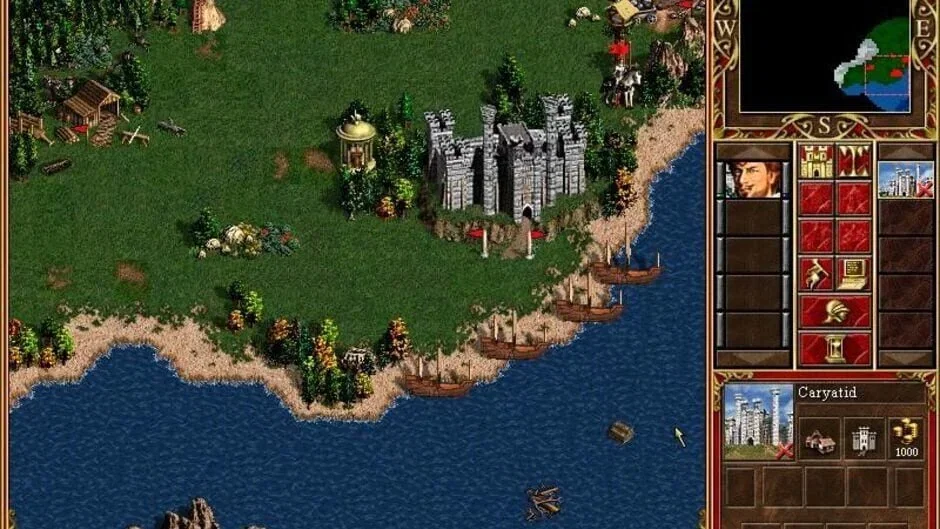
Task: Open System Options via the computer icon
Action: click(x=853, y=273)
